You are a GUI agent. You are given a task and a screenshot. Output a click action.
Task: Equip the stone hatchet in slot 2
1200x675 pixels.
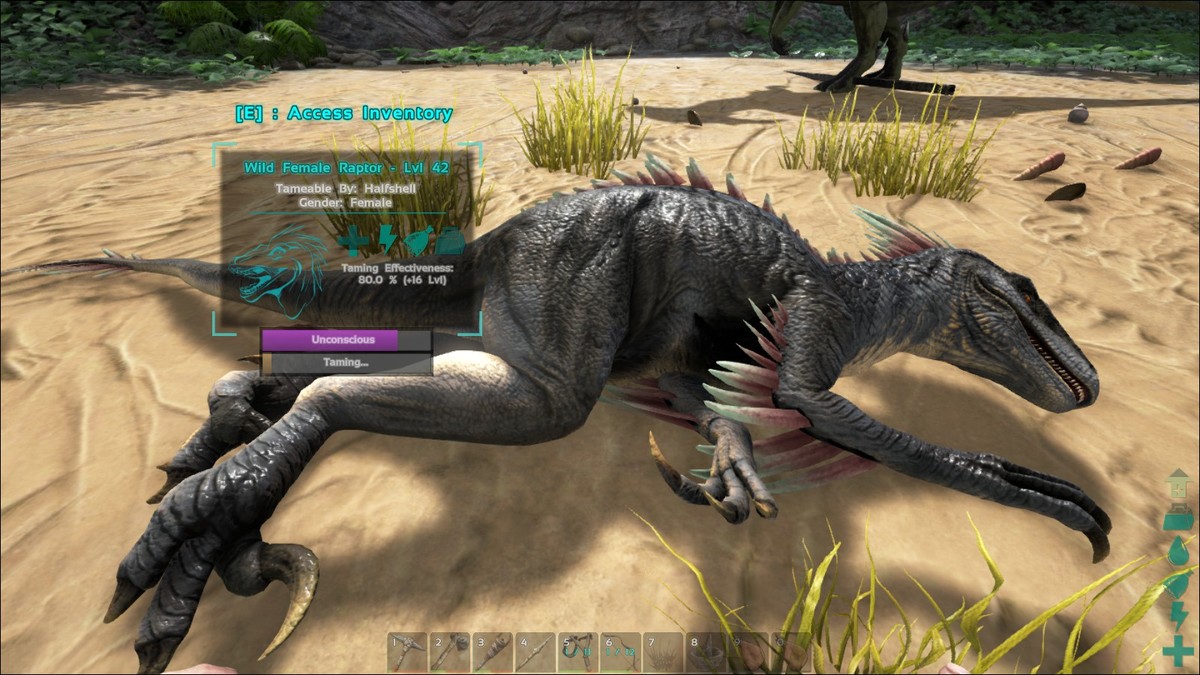click(x=450, y=652)
